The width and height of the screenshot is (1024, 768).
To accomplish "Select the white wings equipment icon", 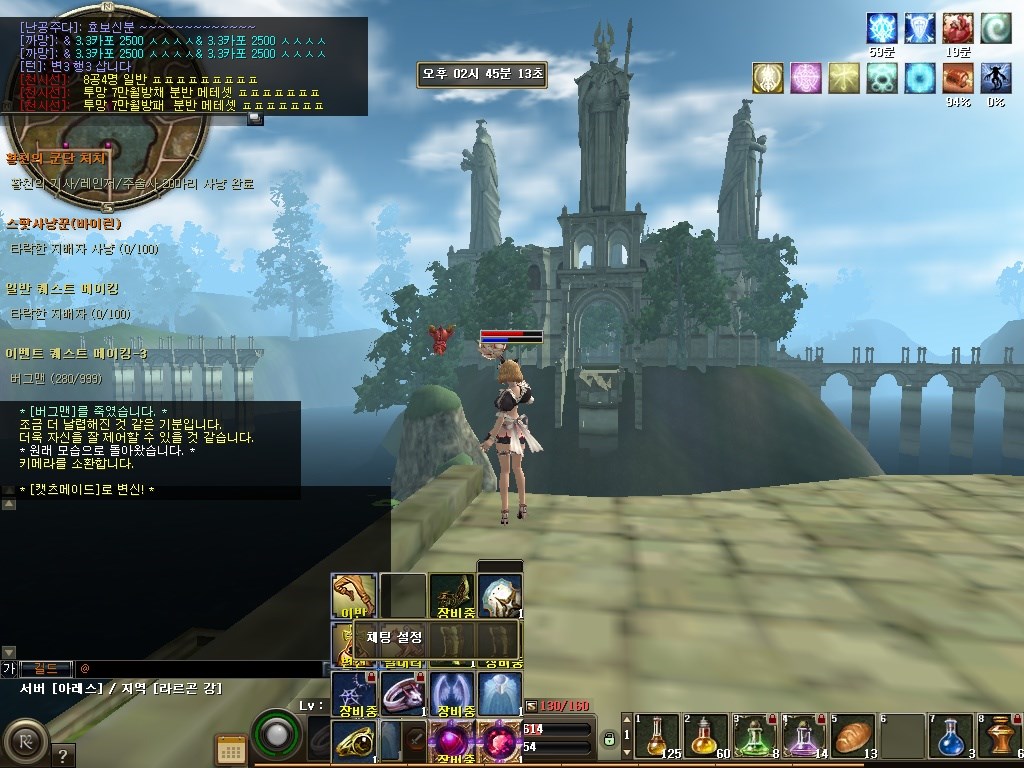I will tap(451, 692).
